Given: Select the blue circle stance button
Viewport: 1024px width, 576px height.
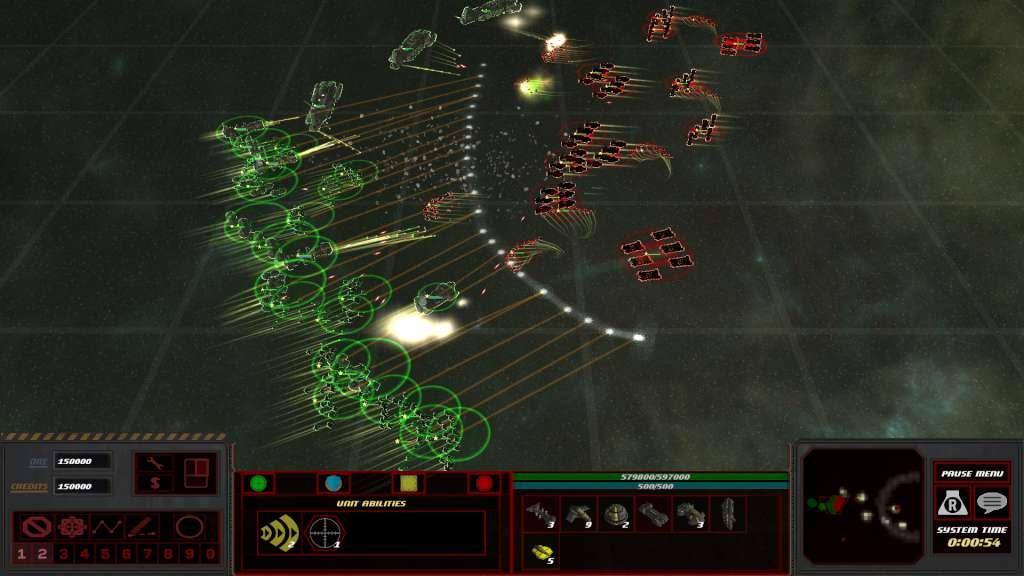Looking at the screenshot, I should pyautogui.click(x=334, y=483).
